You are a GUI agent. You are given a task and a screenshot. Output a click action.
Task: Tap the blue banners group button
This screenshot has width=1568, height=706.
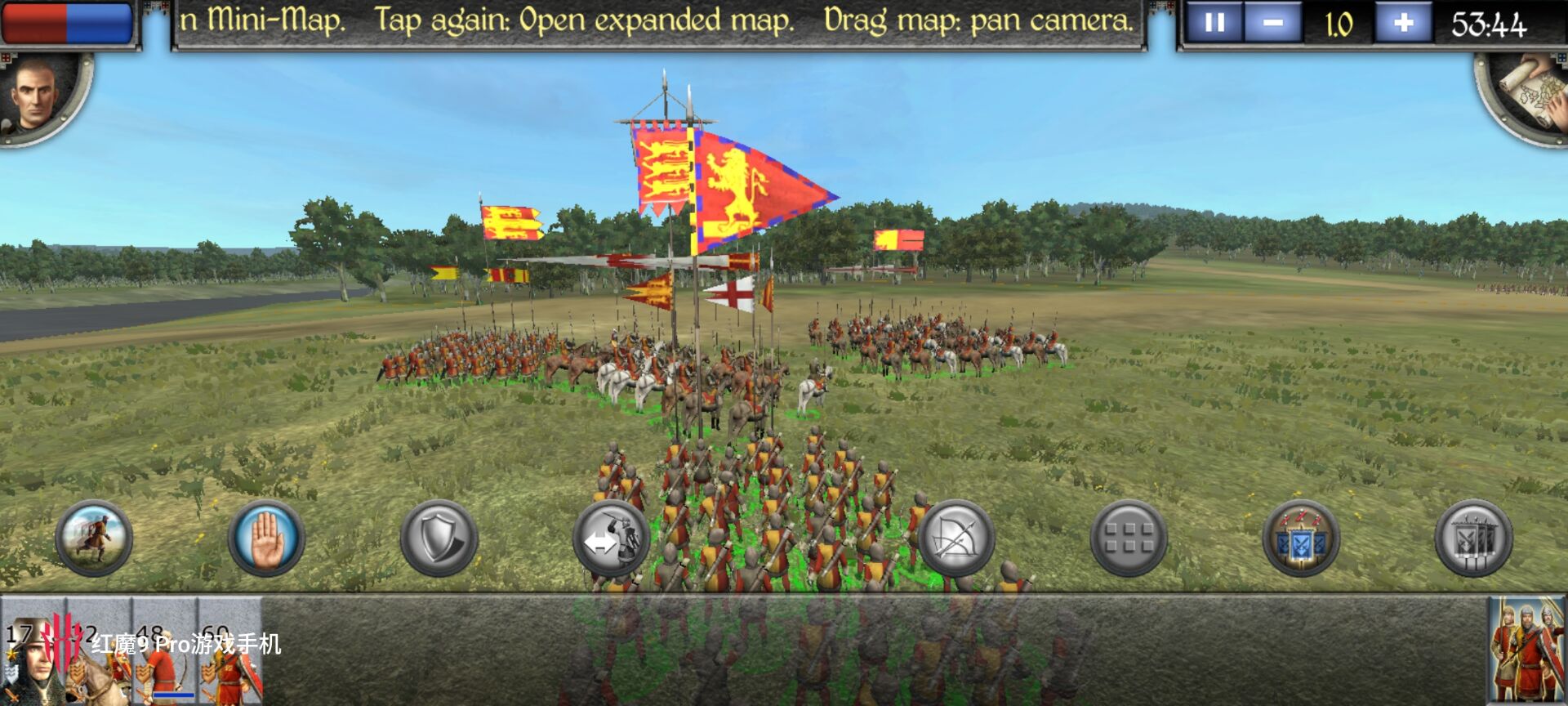[x=1300, y=538]
